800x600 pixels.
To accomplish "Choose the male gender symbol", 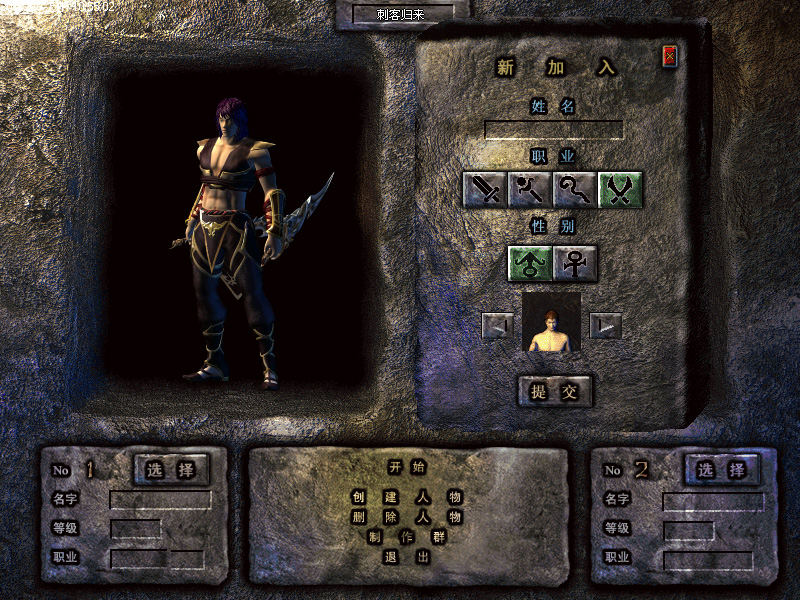I will point(530,263).
